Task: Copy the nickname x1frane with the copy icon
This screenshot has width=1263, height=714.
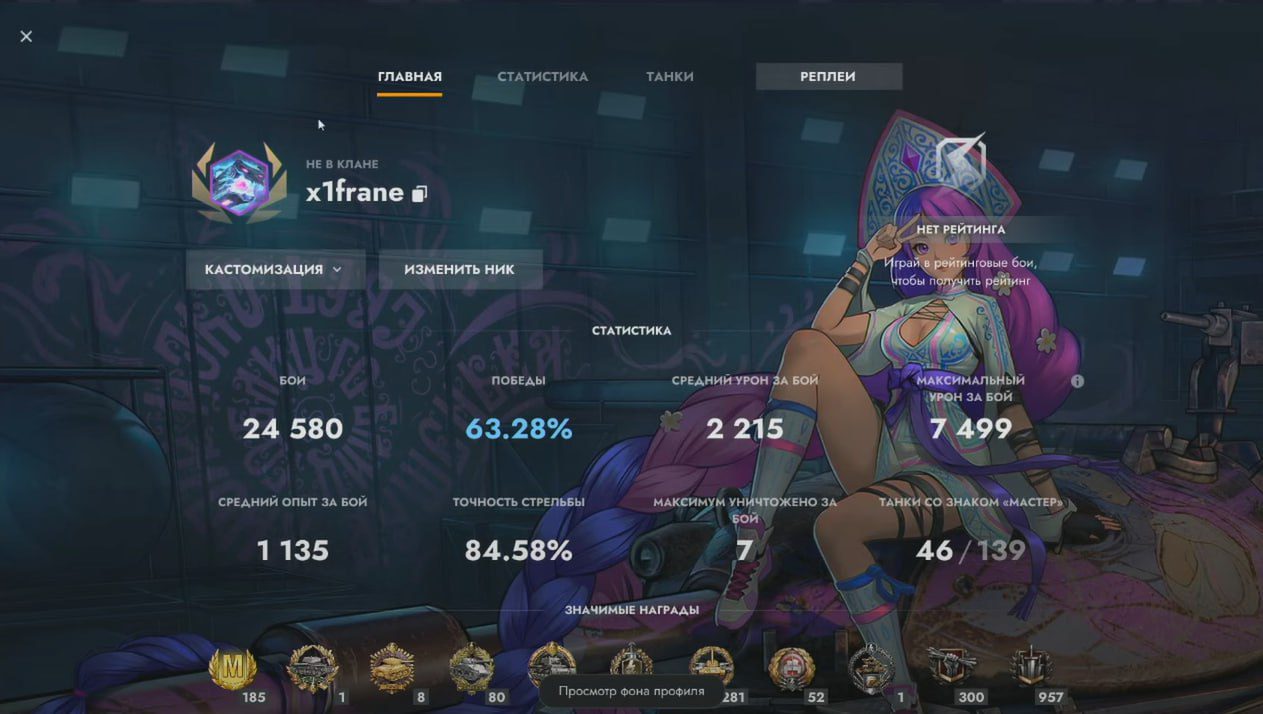Action: coord(419,193)
